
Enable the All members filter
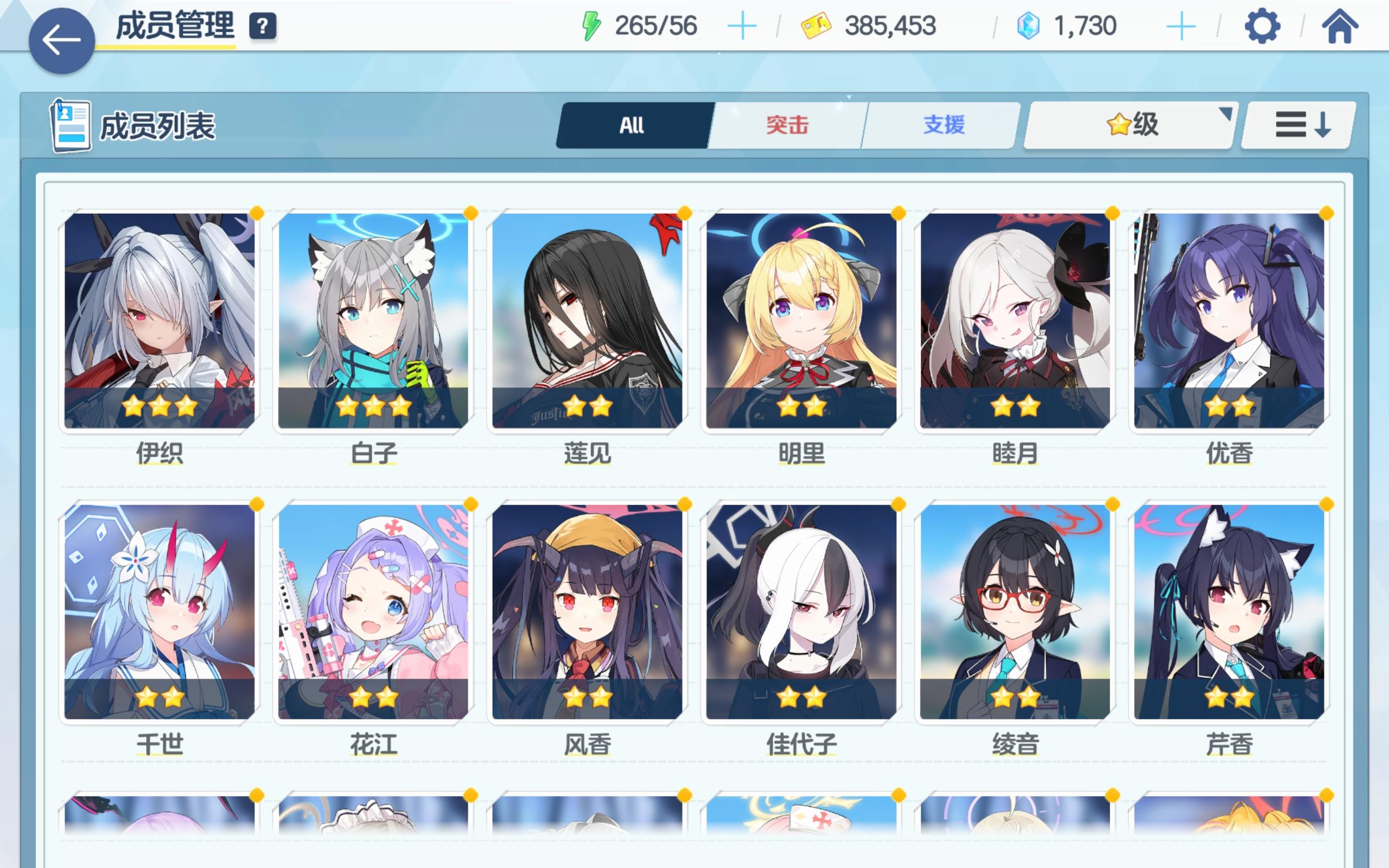pyautogui.click(x=632, y=125)
